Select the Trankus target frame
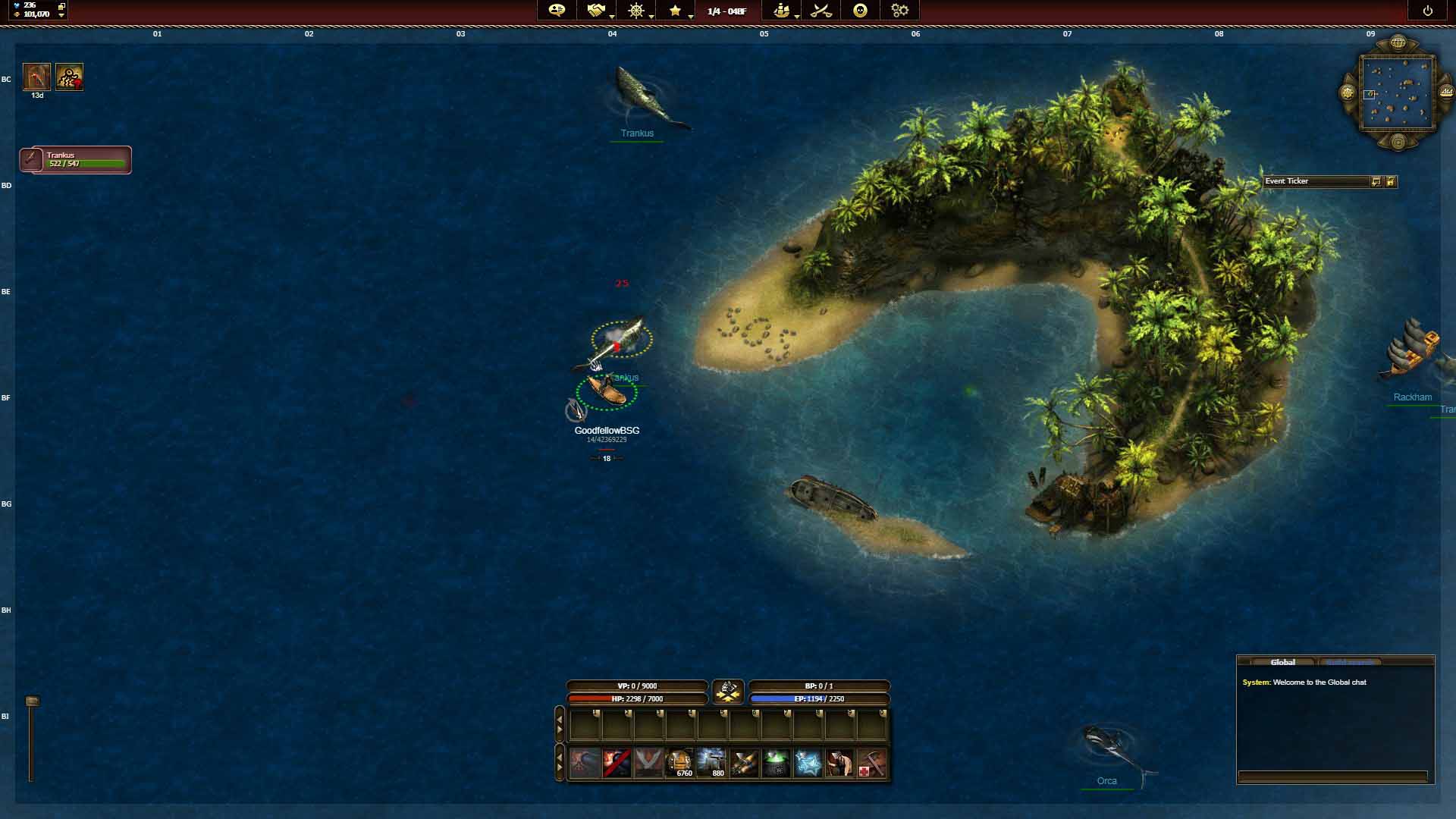The height and width of the screenshot is (819, 1456). [x=76, y=160]
